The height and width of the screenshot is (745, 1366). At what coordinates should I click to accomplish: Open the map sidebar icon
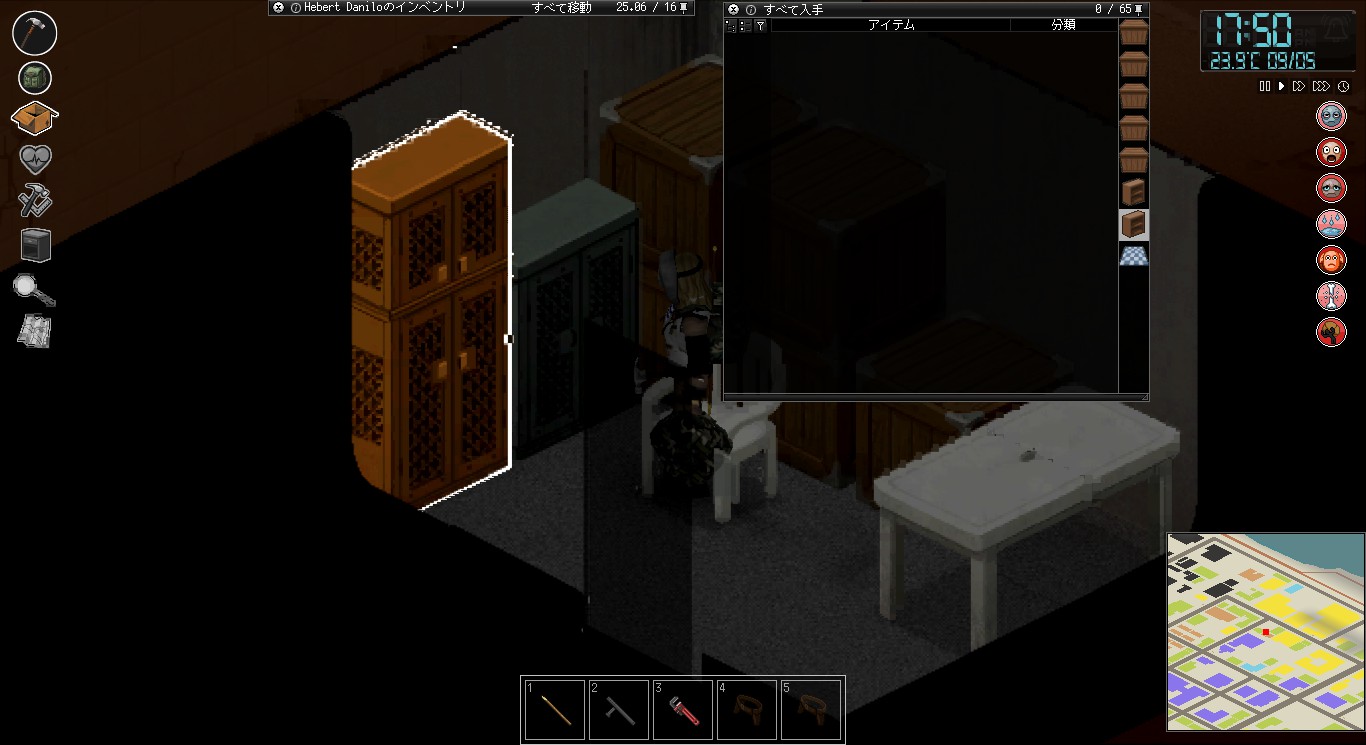click(34, 331)
